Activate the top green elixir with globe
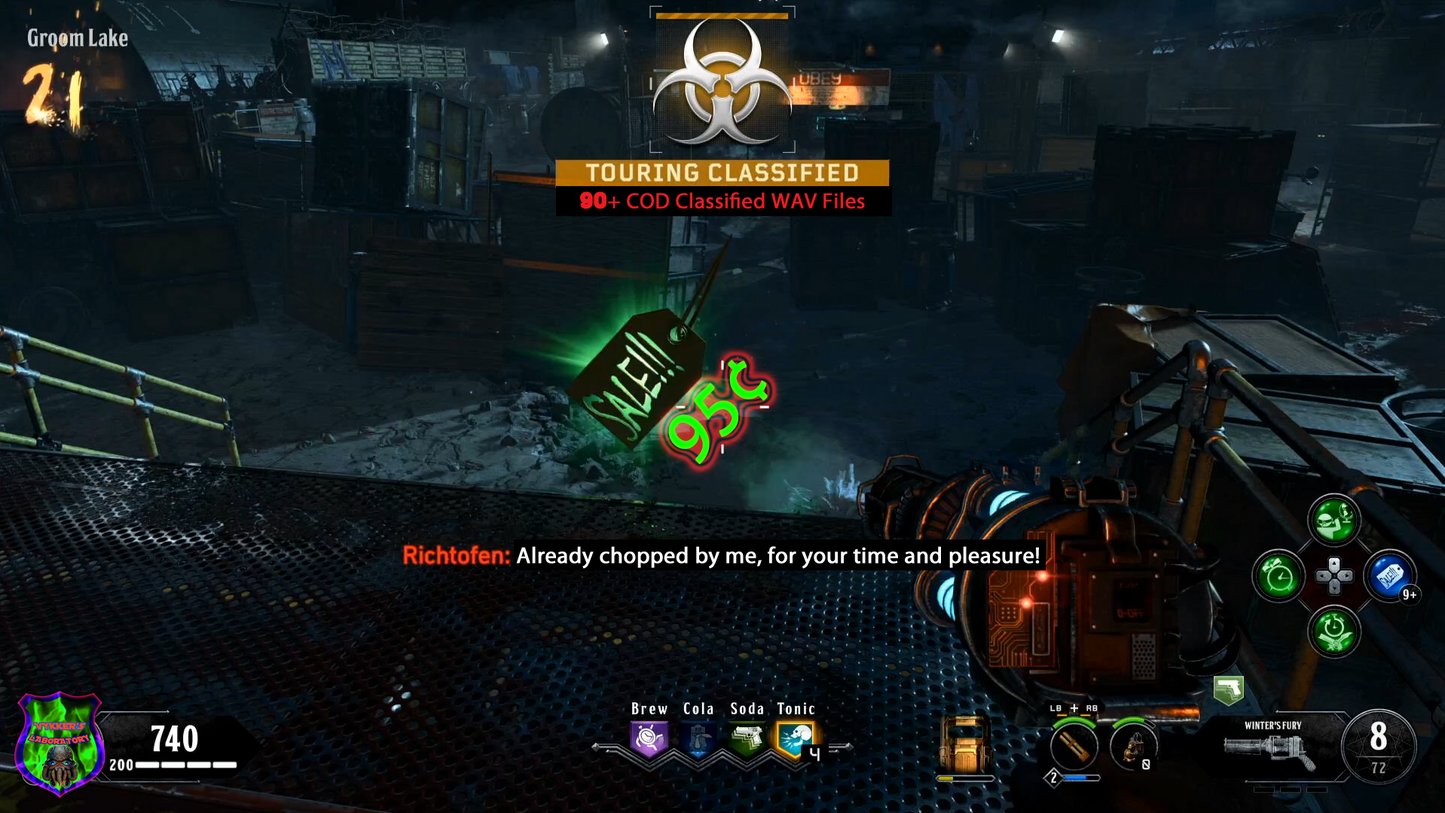1445x813 pixels. (1334, 520)
